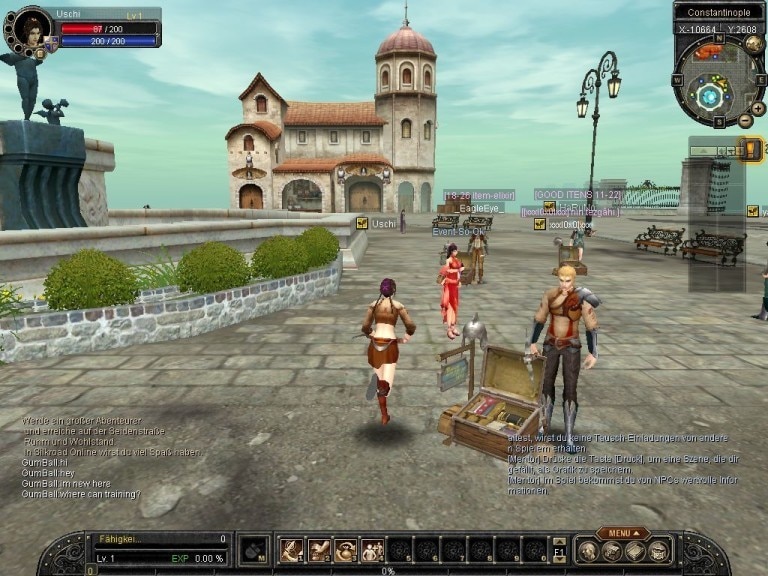Click the hotbar F1 page switcher
Screen dimensions: 768x576
[559, 550]
